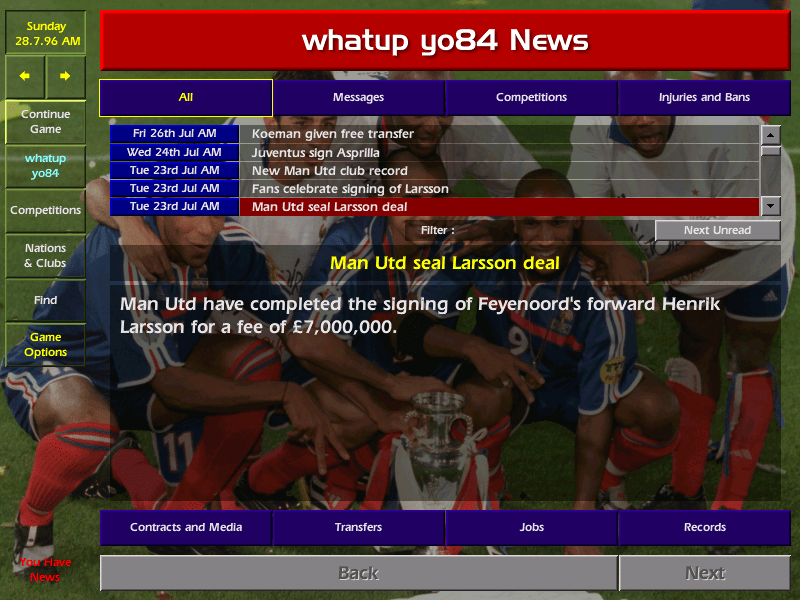Open Contracts and Media section
Screen dimensions: 800x600
pyautogui.click(x=186, y=527)
